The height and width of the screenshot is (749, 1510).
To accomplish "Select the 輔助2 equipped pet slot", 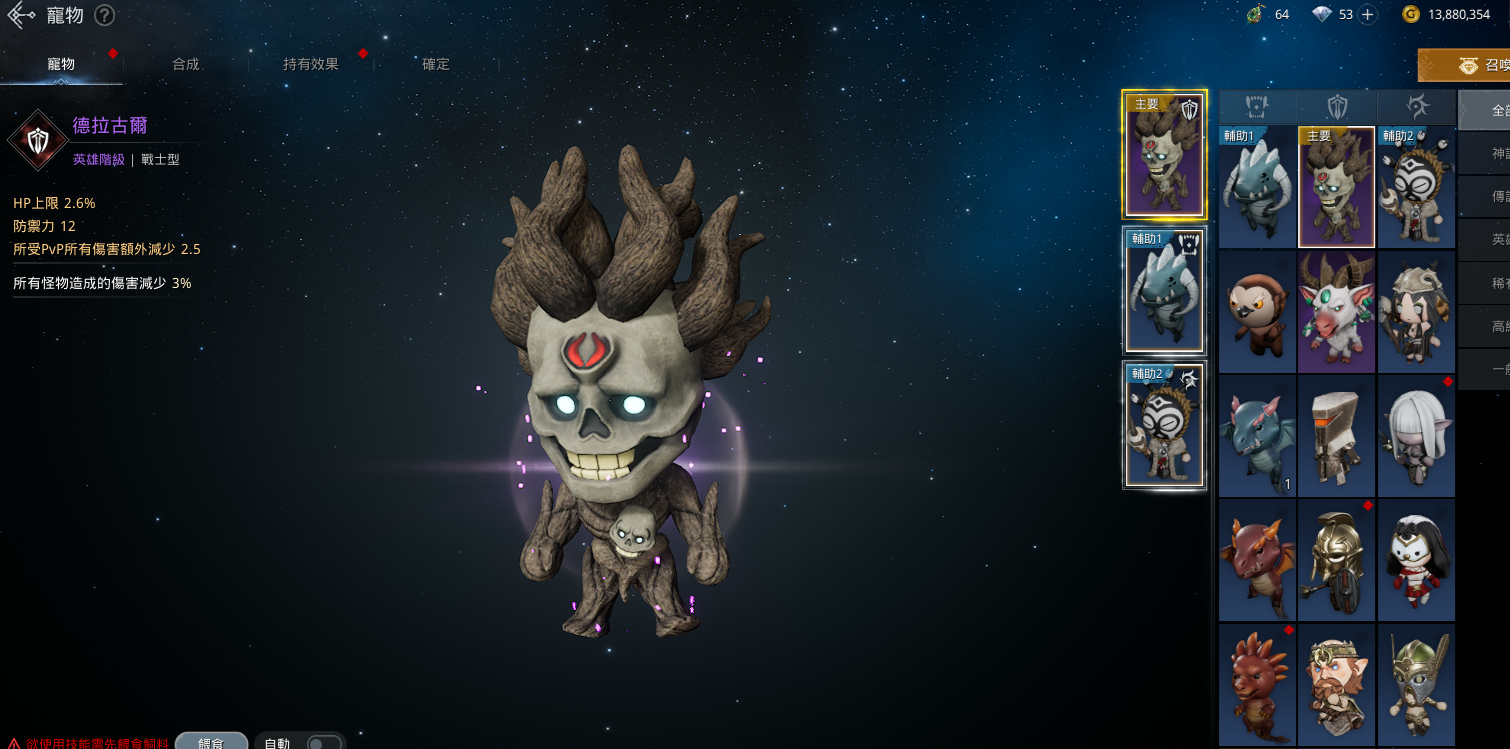I will coord(1164,426).
